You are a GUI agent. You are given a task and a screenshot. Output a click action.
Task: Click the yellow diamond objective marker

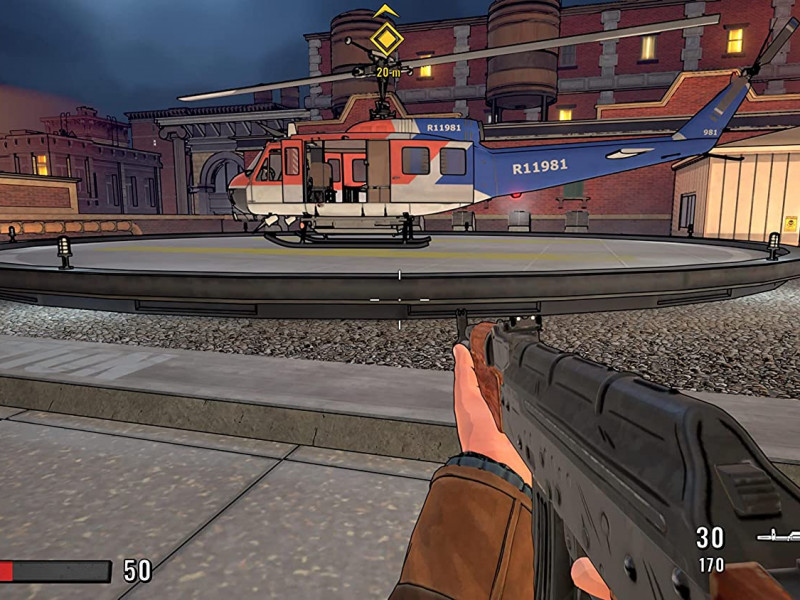[x=386, y=39]
